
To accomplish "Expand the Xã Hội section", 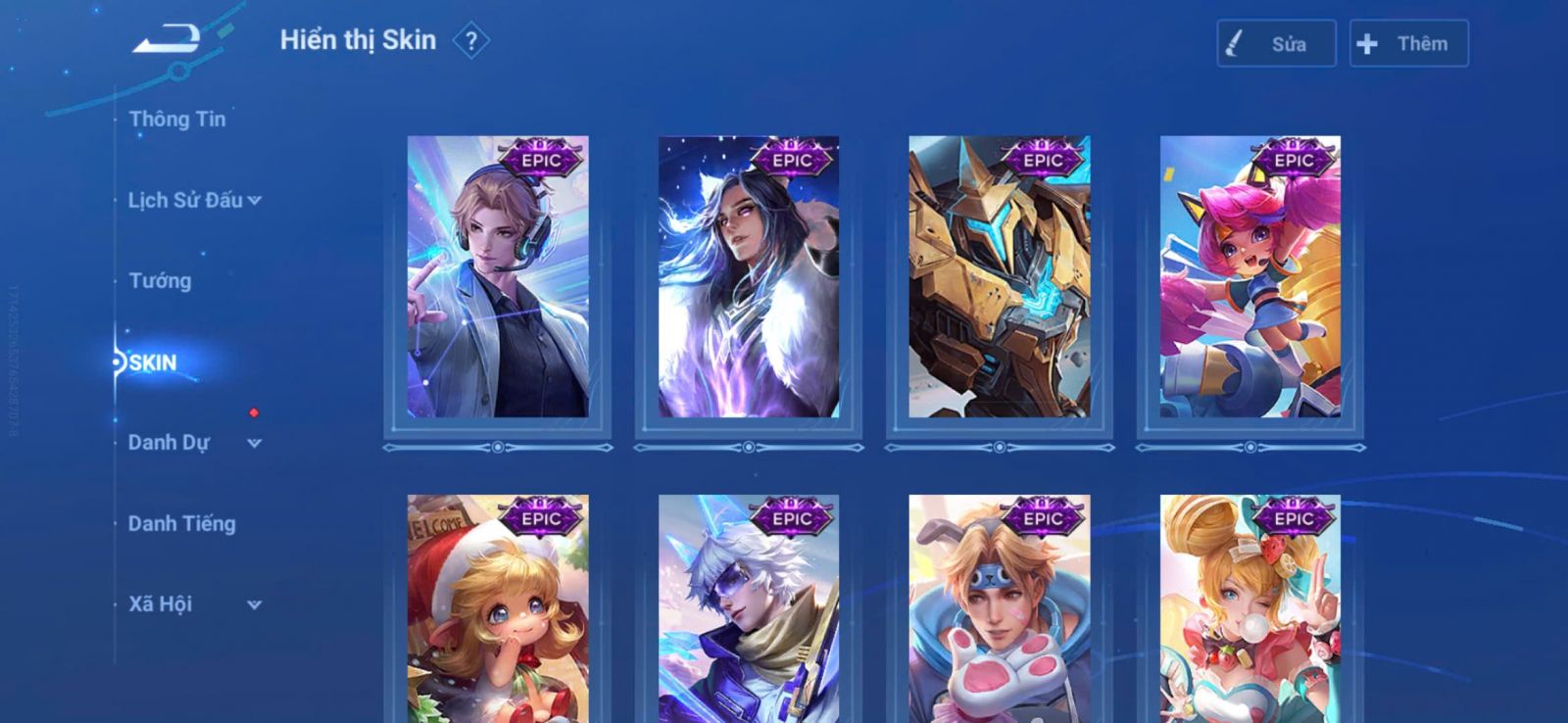I will (x=194, y=604).
